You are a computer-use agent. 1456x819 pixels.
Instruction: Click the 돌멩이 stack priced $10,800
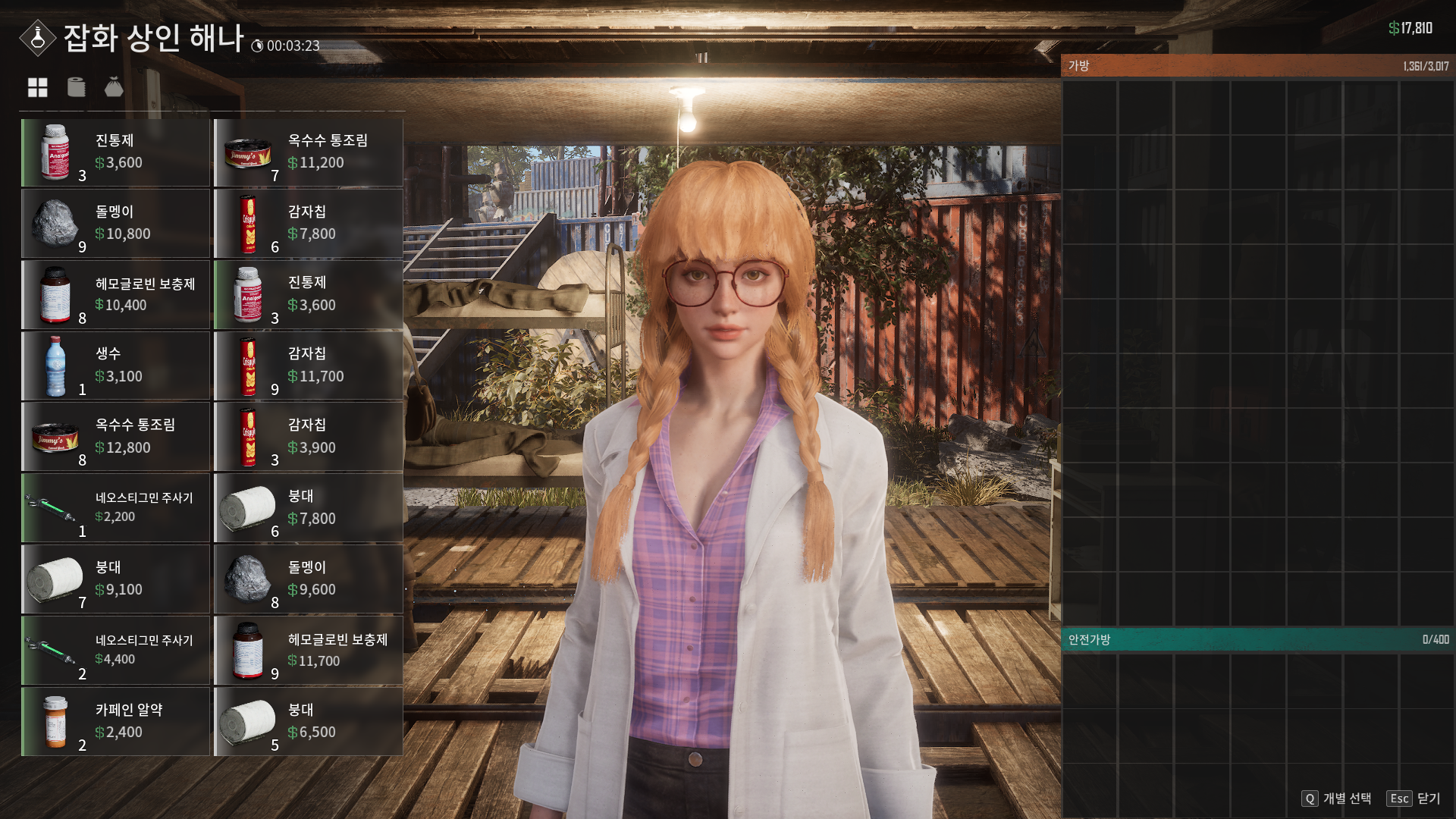pyautogui.click(x=115, y=224)
